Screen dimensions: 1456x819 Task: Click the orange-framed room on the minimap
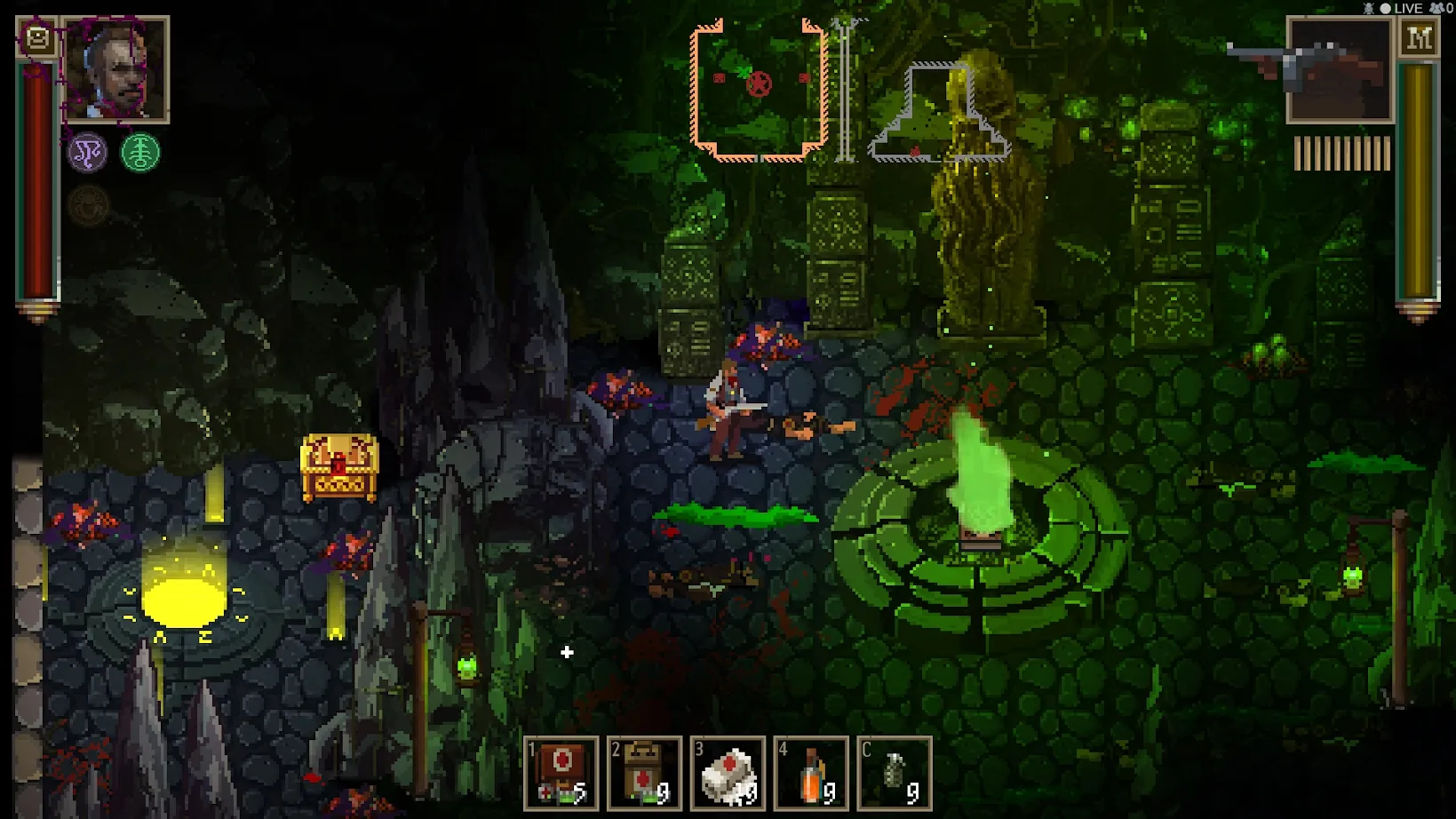click(760, 90)
